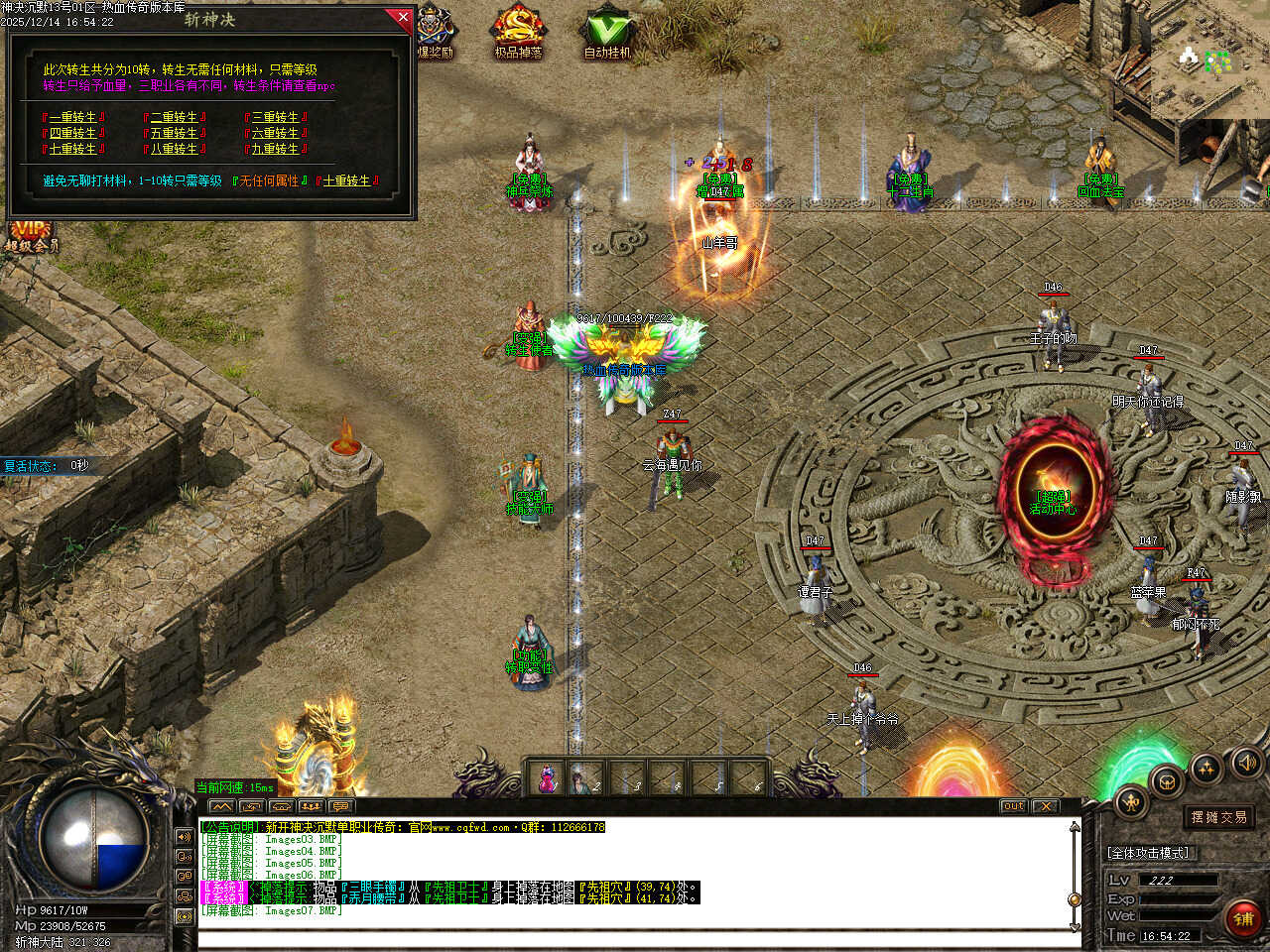
Task: Choose the 一重转生 rebirth option
Action: 73,117
